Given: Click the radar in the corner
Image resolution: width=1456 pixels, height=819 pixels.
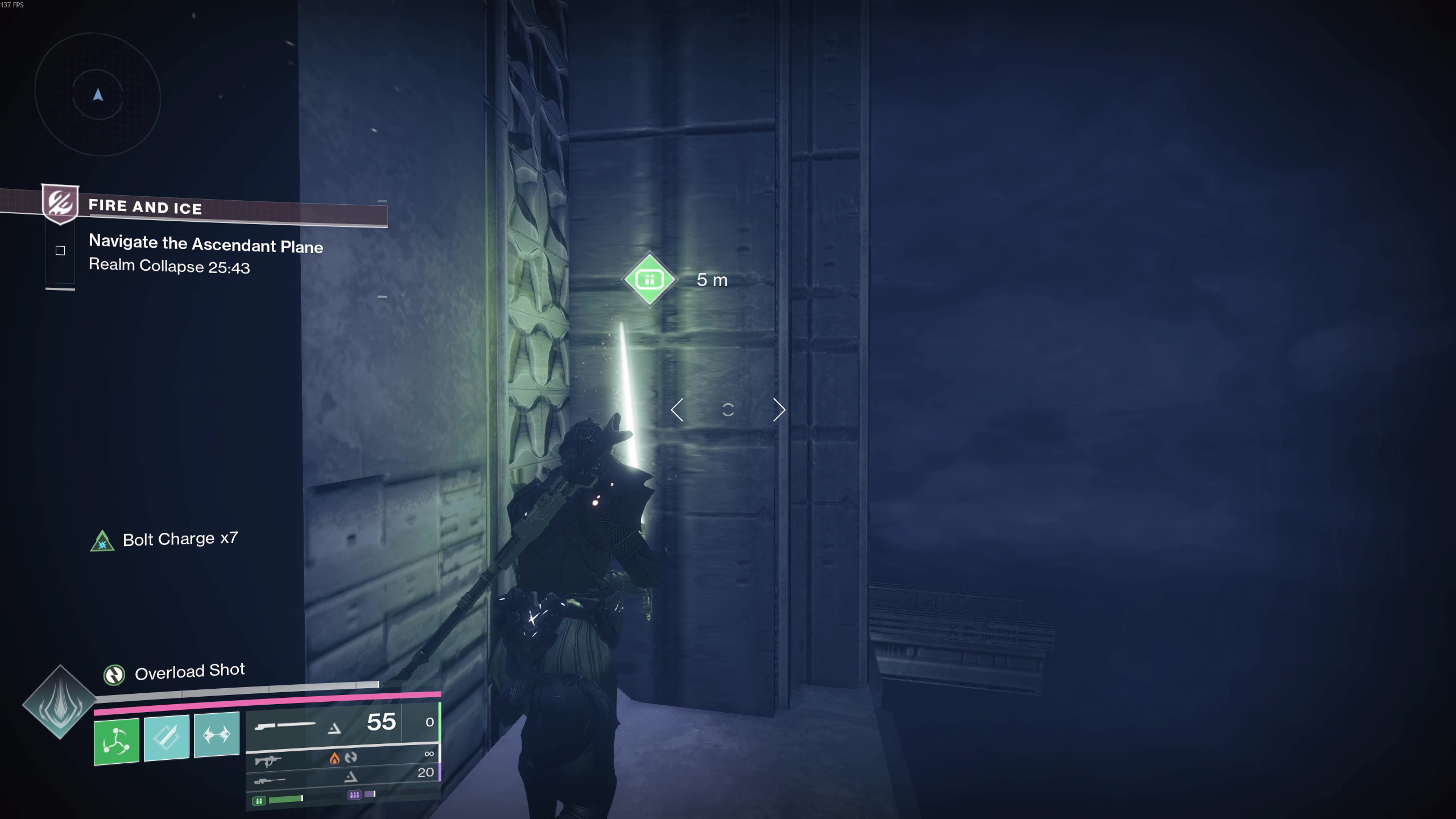Looking at the screenshot, I should (x=98, y=94).
